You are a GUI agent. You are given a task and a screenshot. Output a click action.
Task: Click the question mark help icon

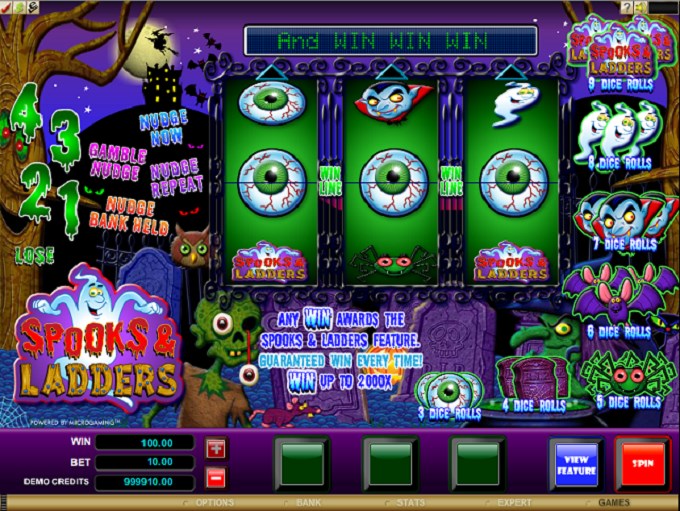click(x=627, y=7)
